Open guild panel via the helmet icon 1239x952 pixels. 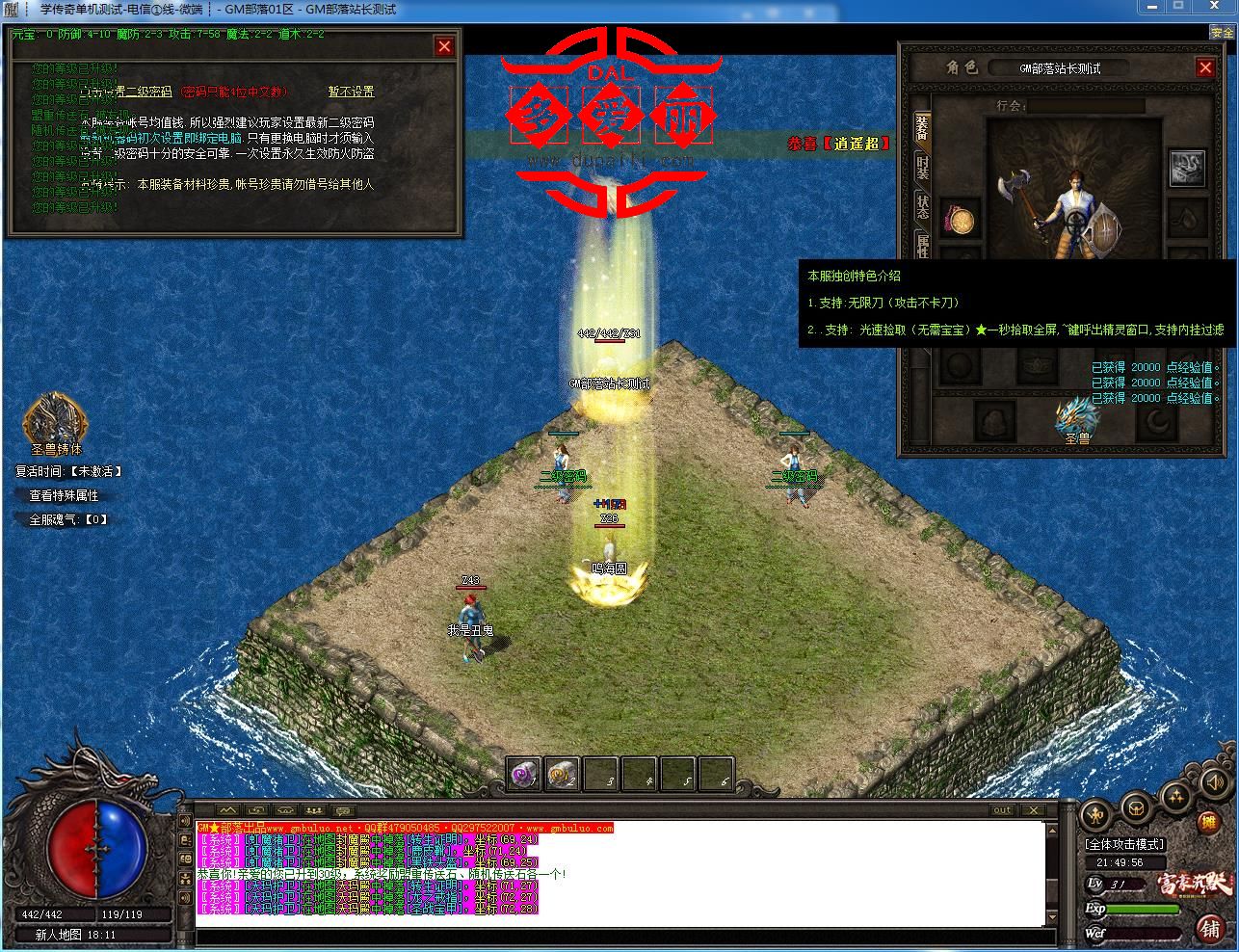pyautogui.click(x=1136, y=807)
